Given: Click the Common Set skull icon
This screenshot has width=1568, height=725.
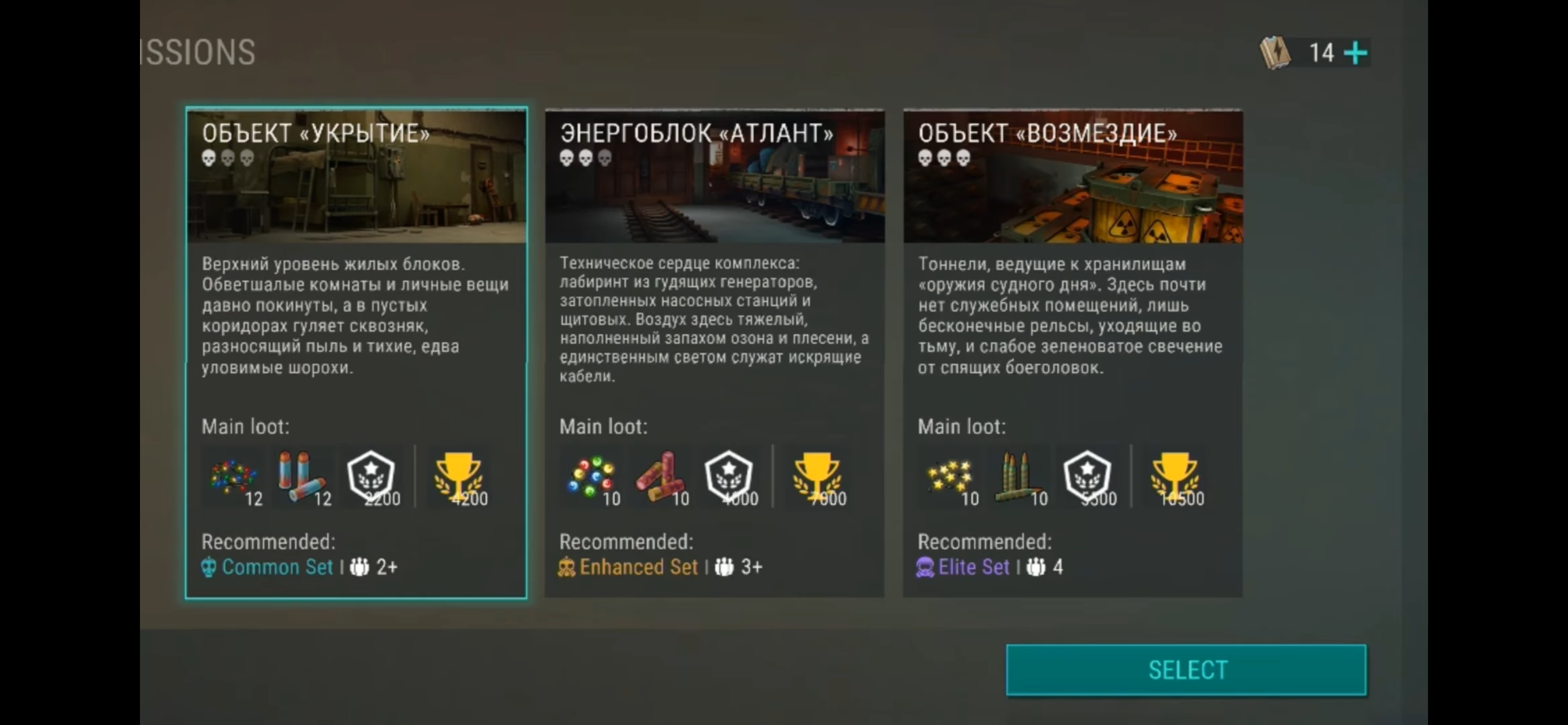Looking at the screenshot, I should (x=209, y=567).
